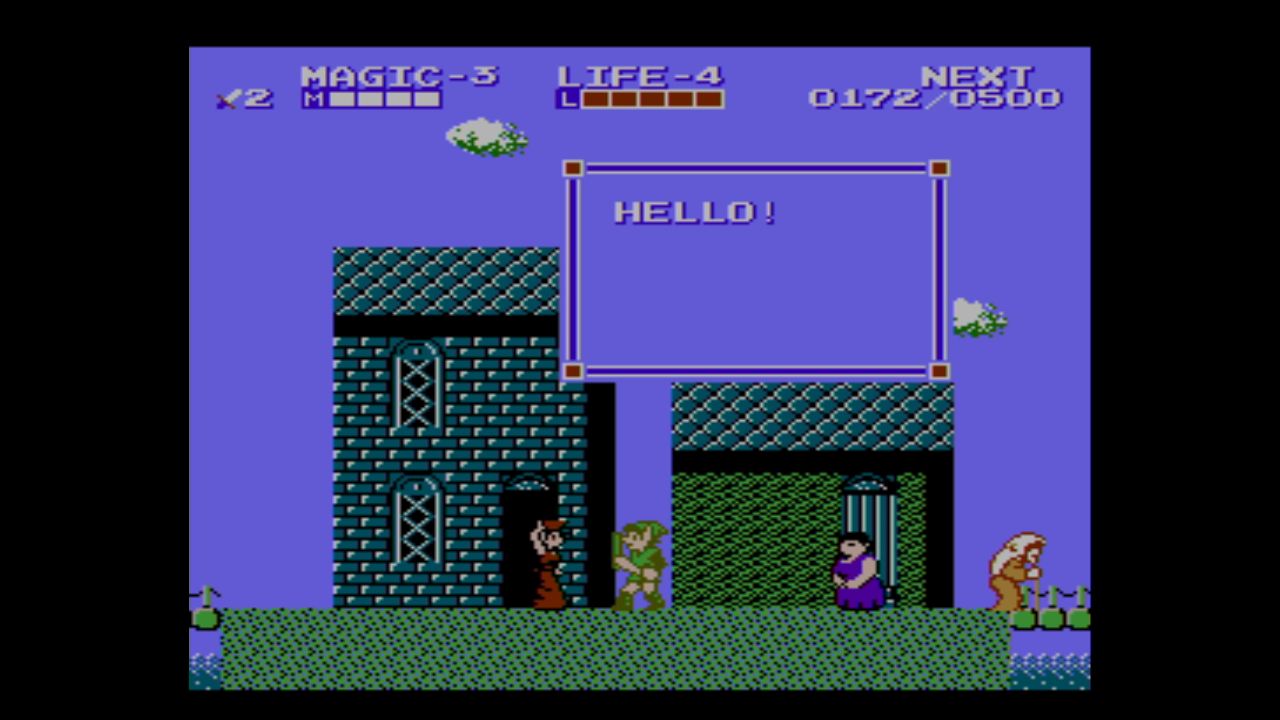Viewport: 1280px width, 720px height.
Task: Click the bottom-right fastener of the dialog box
Action: coord(938,371)
